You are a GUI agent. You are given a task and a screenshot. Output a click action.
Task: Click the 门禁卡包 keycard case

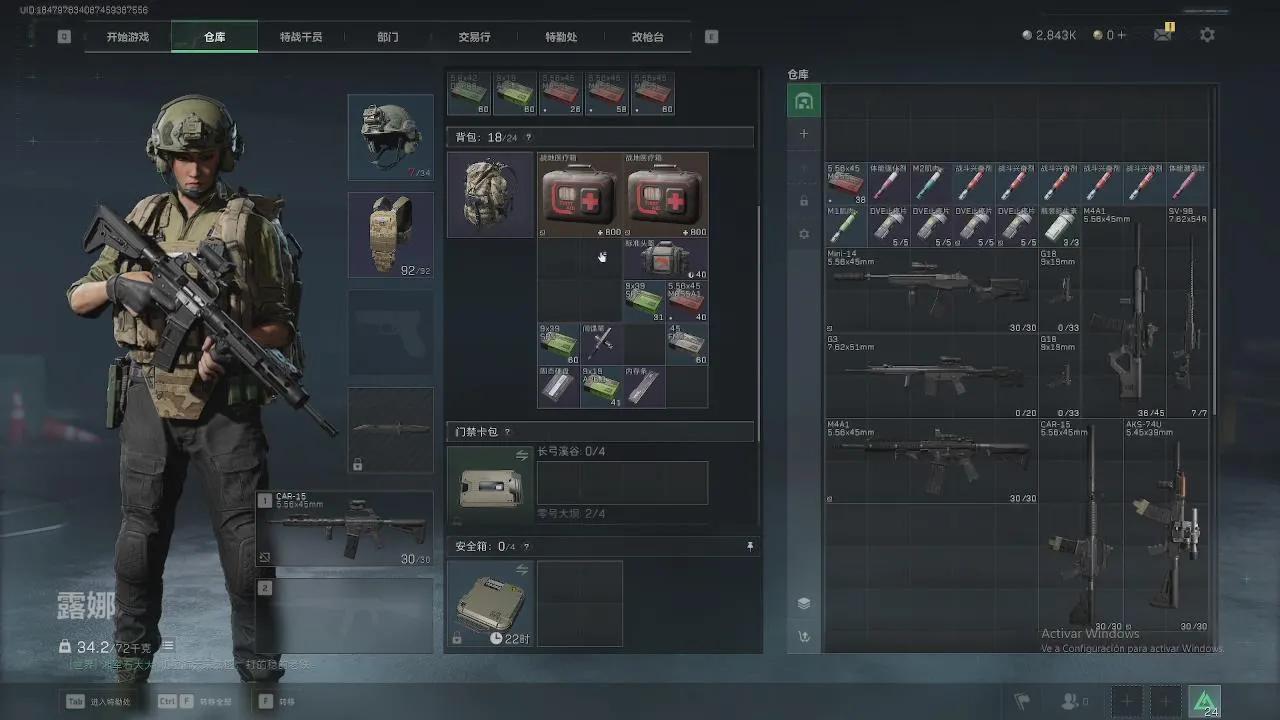click(490, 486)
